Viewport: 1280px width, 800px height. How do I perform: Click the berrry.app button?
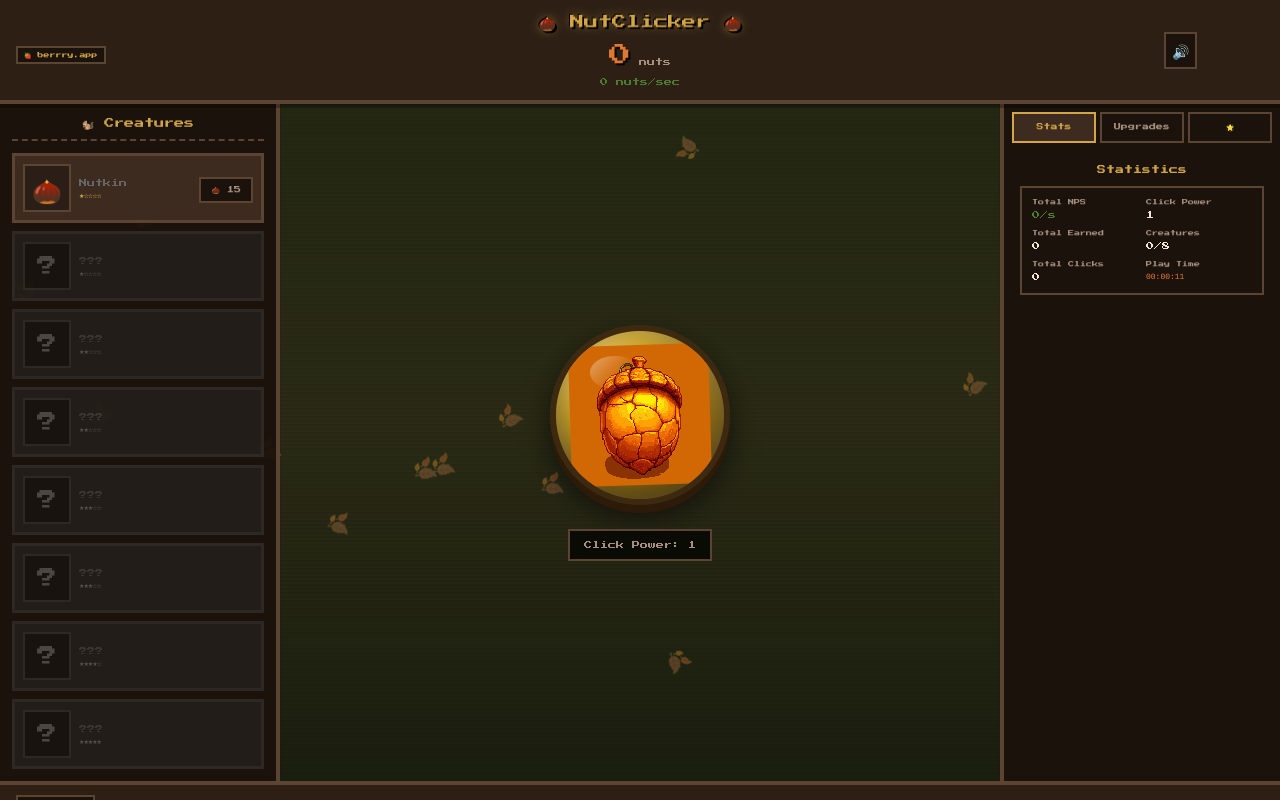[60, 55]
